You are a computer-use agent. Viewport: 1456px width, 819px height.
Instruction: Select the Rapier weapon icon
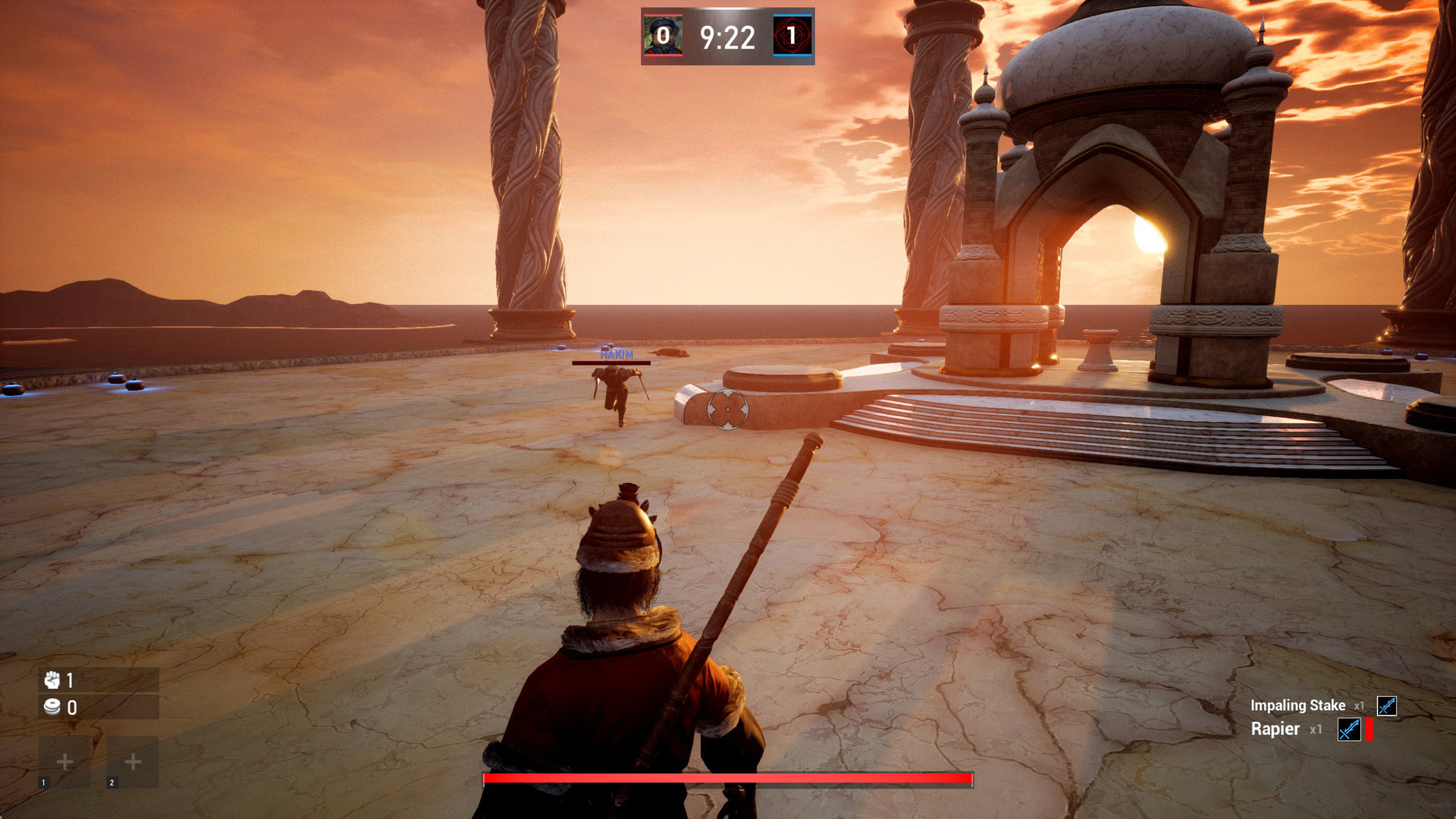1349,730
